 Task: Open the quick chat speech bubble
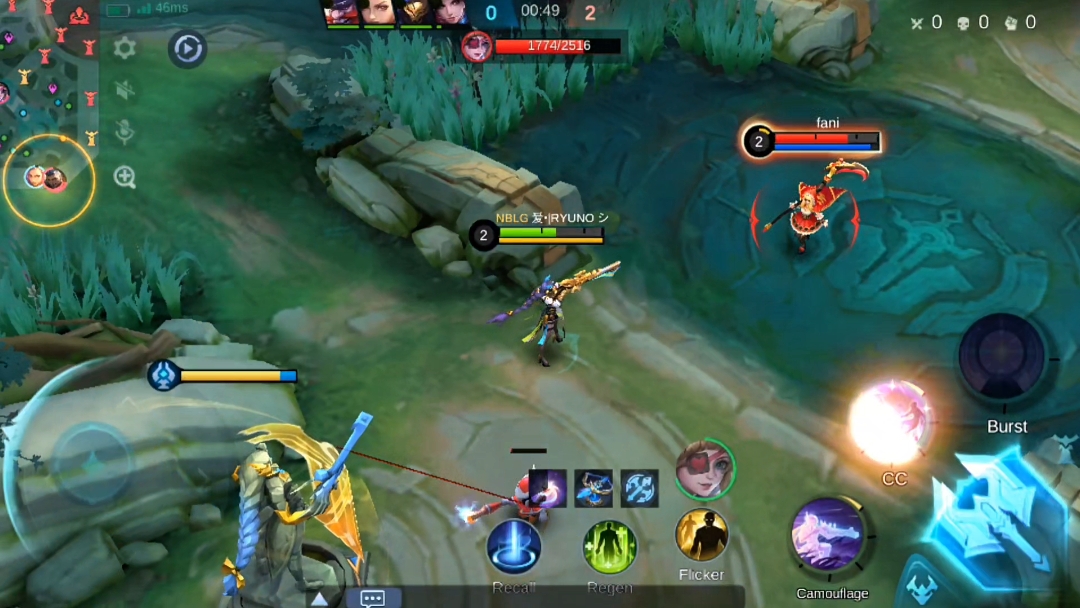click(x=372, y=598)
